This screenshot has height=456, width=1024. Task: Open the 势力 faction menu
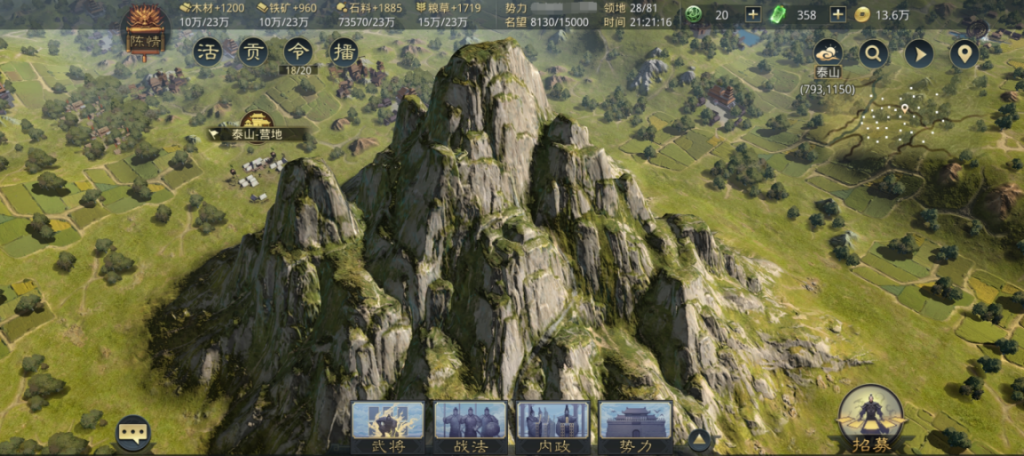point(635,425)
